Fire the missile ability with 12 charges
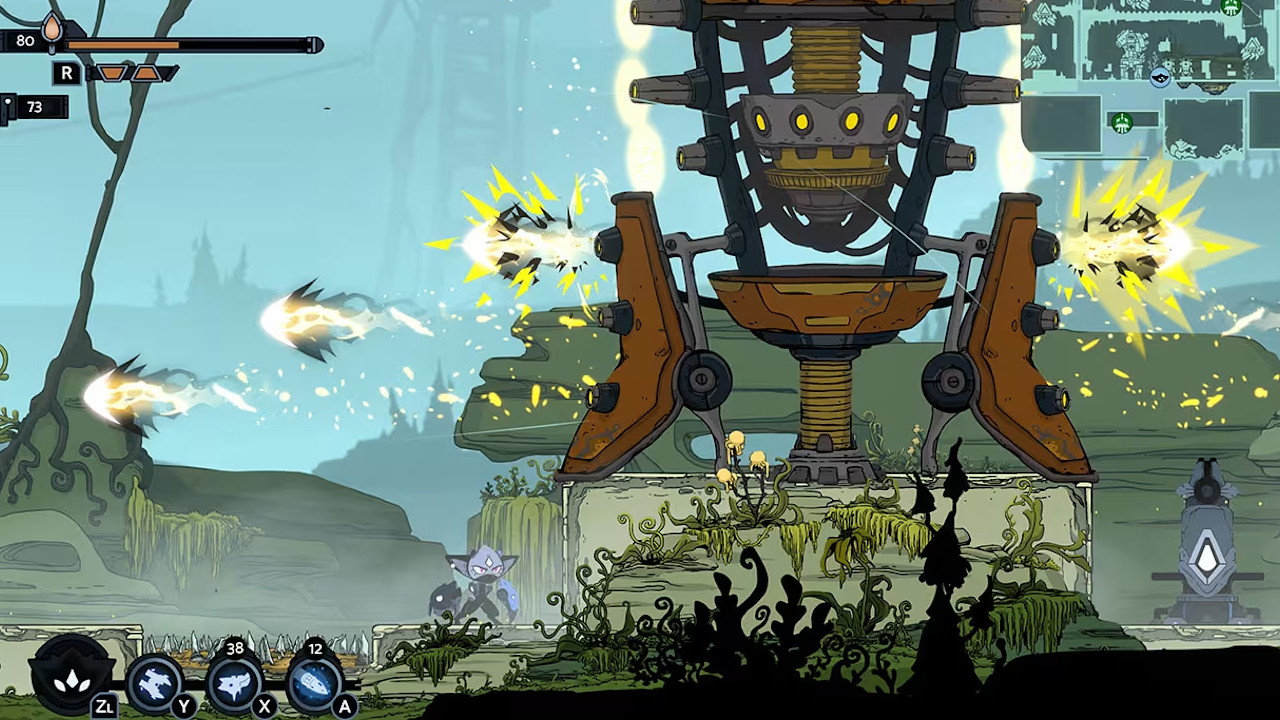1280x720 pixels. (x=314, y=684)
